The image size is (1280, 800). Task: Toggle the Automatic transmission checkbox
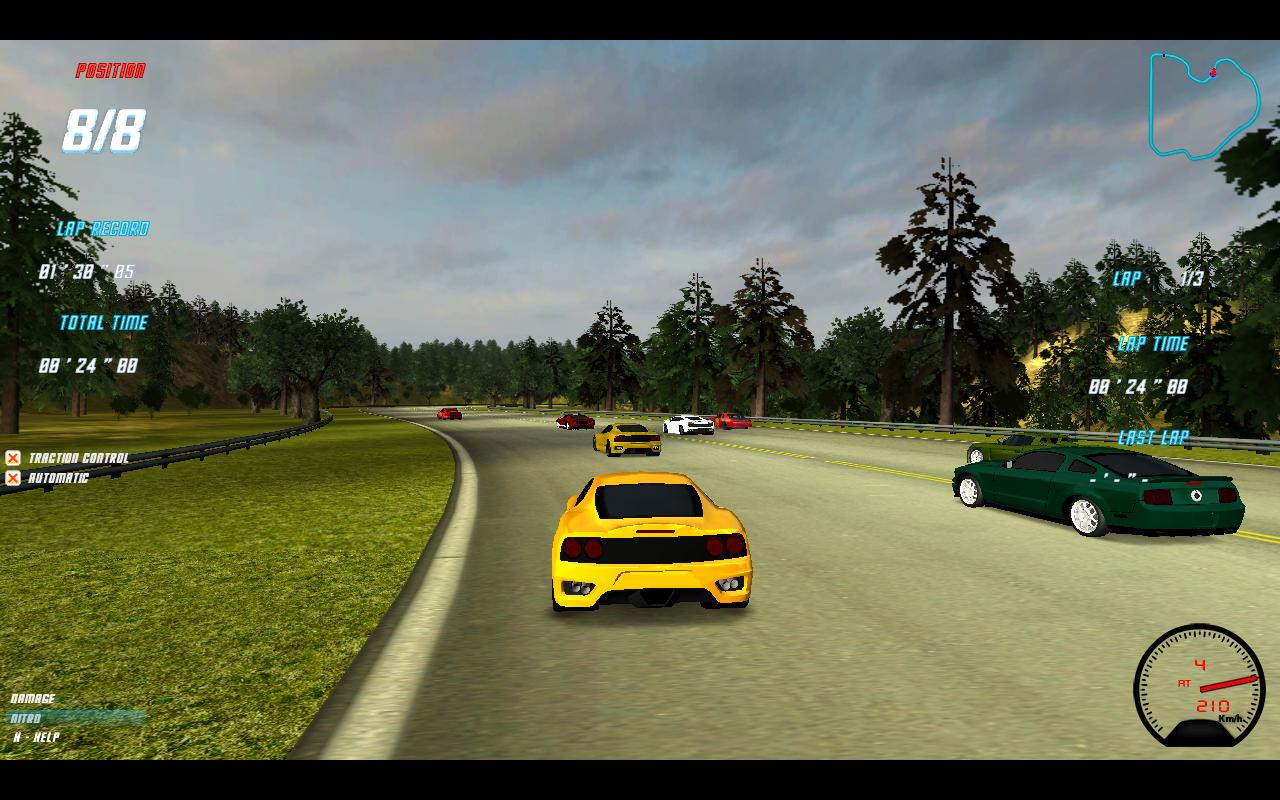click(13, 478)
